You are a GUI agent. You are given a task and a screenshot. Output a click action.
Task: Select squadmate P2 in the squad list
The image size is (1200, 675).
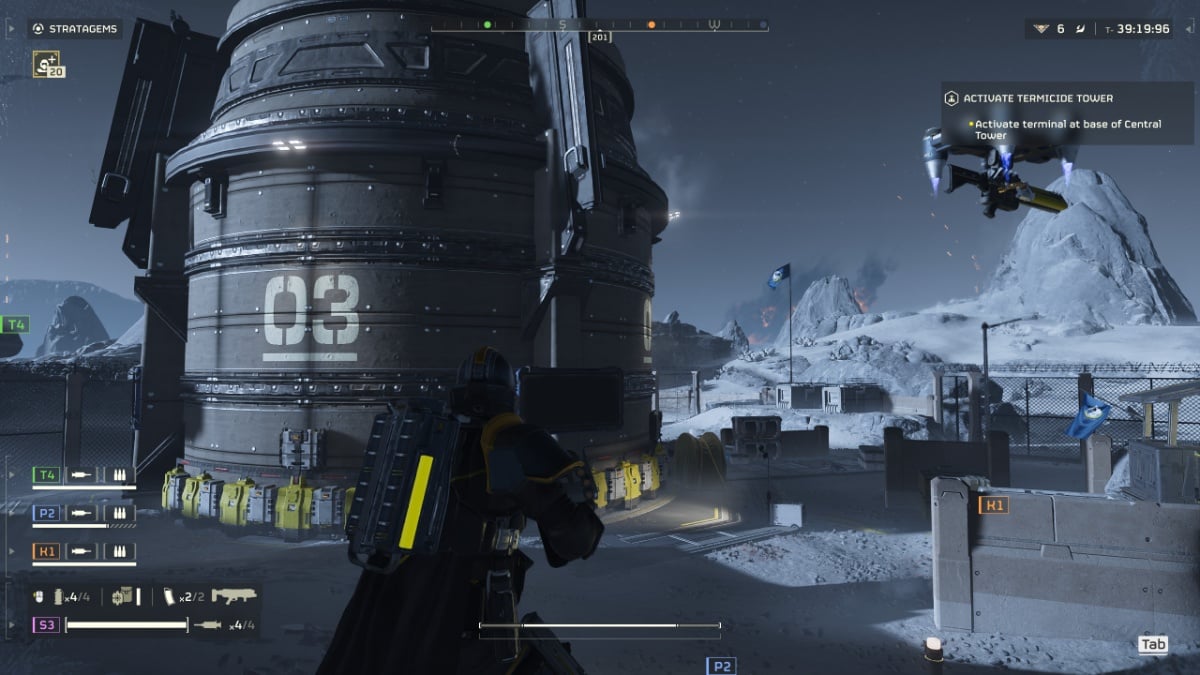[46, 513]
